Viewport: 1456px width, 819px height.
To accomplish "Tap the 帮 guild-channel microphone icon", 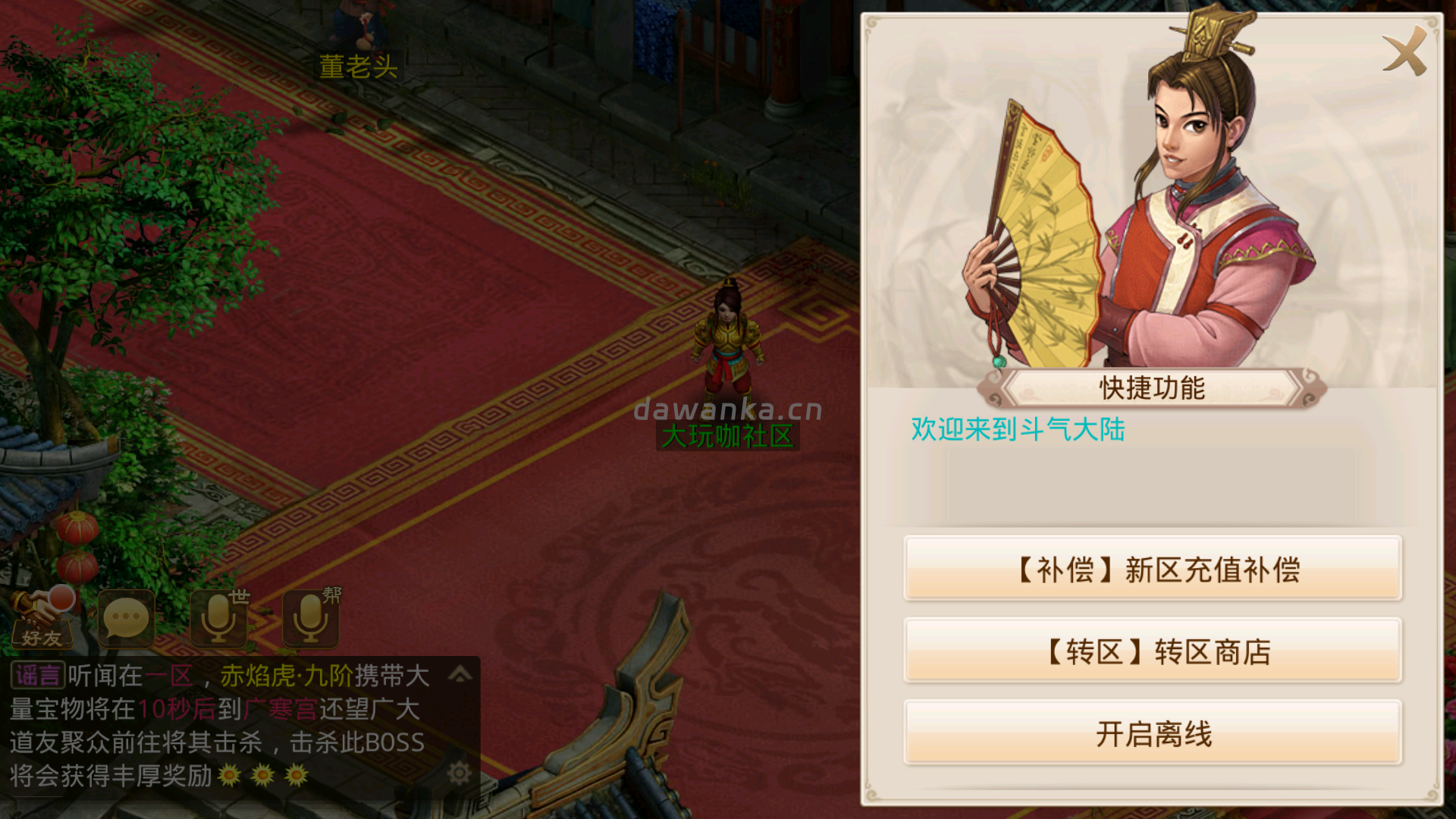I will [309, 618].
